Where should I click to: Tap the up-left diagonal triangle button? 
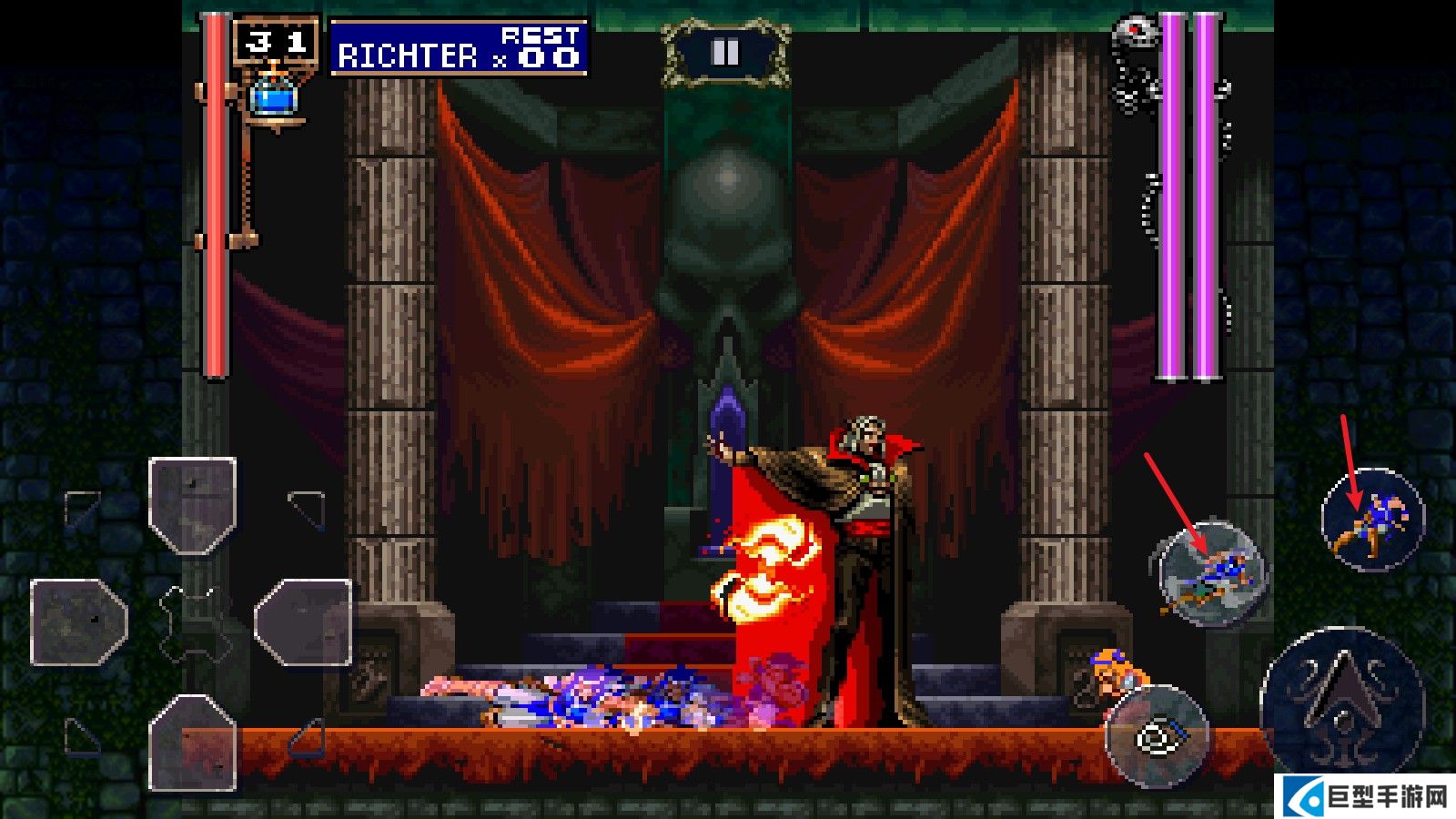point(83,508)
